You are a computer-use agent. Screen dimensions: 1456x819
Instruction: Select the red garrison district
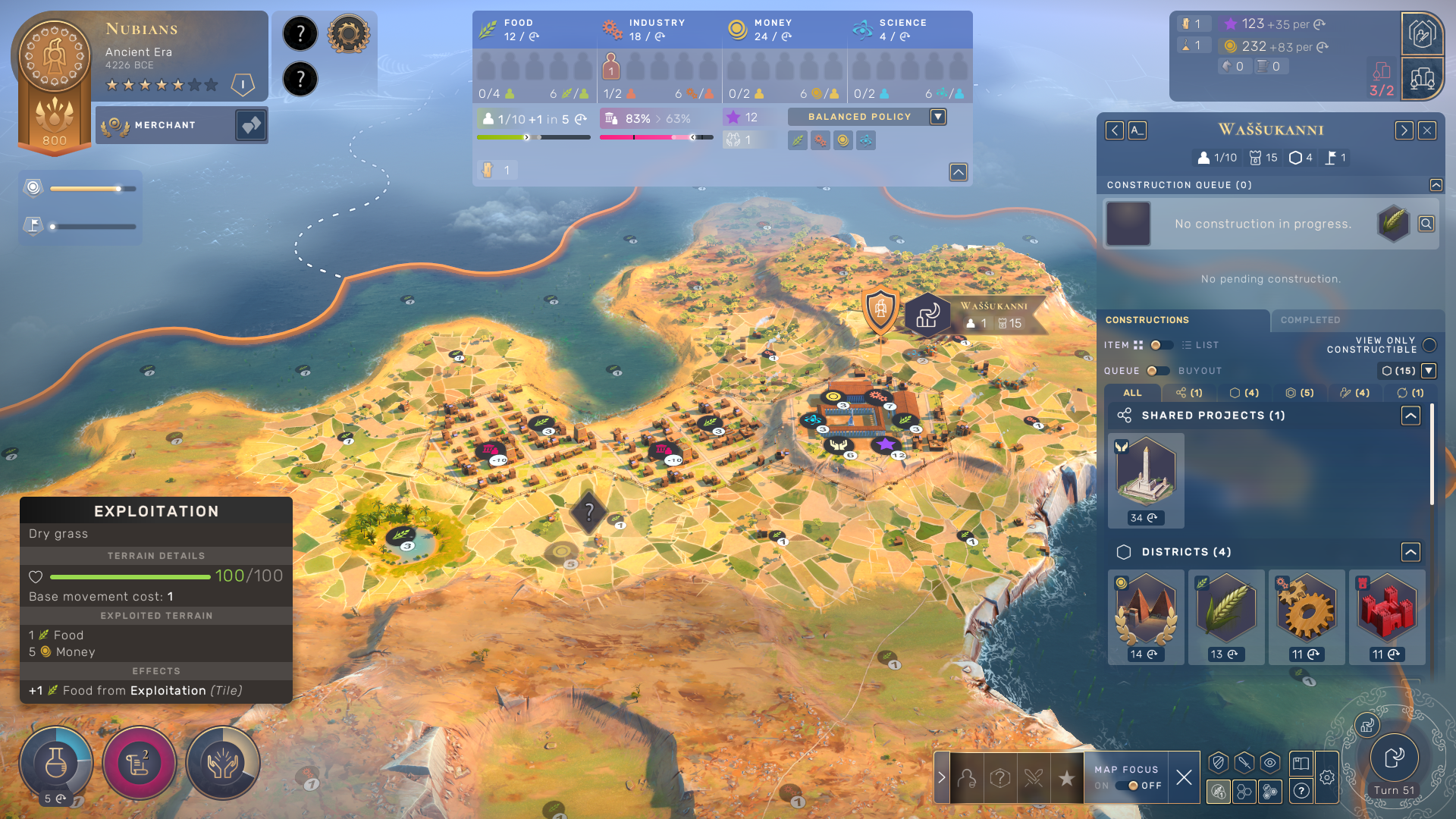[x=1387, y=609]
